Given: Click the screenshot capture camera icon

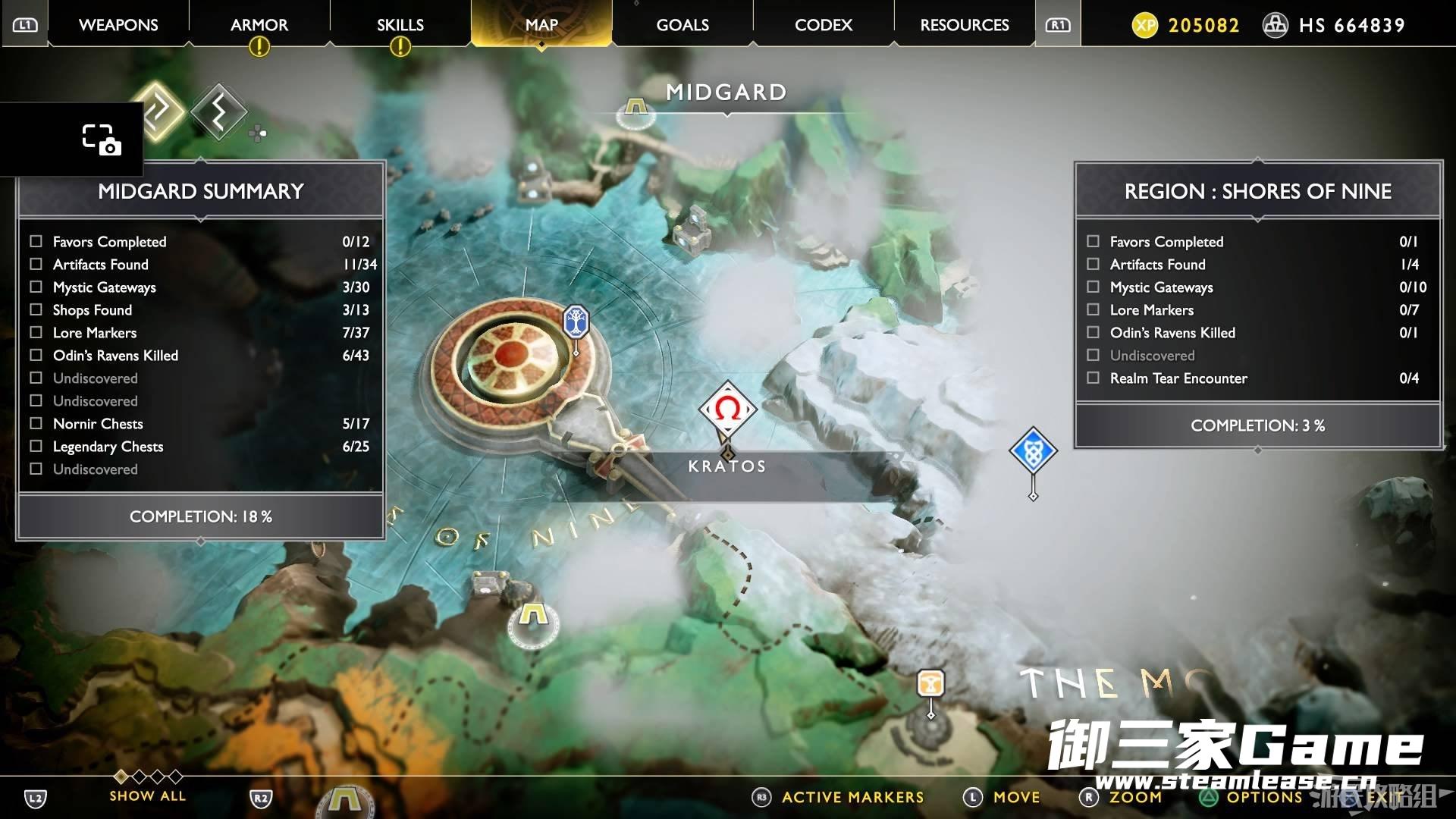Looking at the screenshot, I should pyautogui.click(x=101, y=140).
